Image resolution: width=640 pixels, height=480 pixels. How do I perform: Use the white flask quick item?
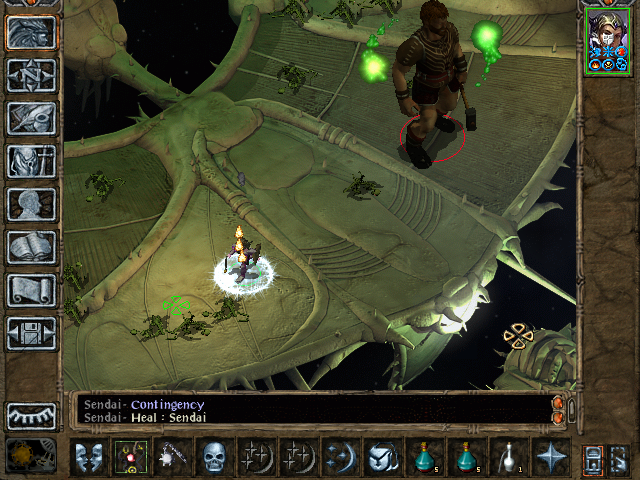[508, 458]
